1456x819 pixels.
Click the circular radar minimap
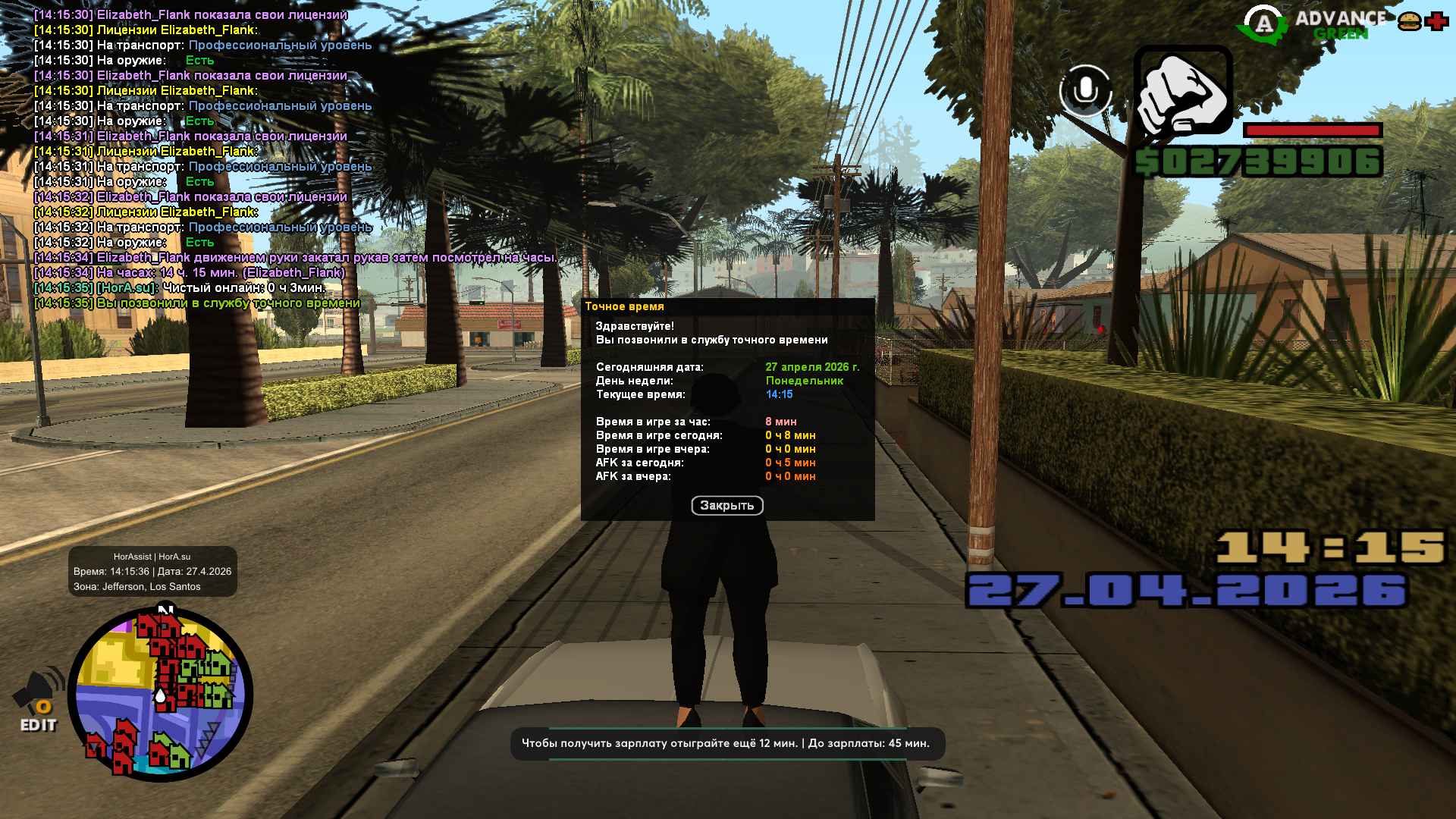click(x=160, y=694)
